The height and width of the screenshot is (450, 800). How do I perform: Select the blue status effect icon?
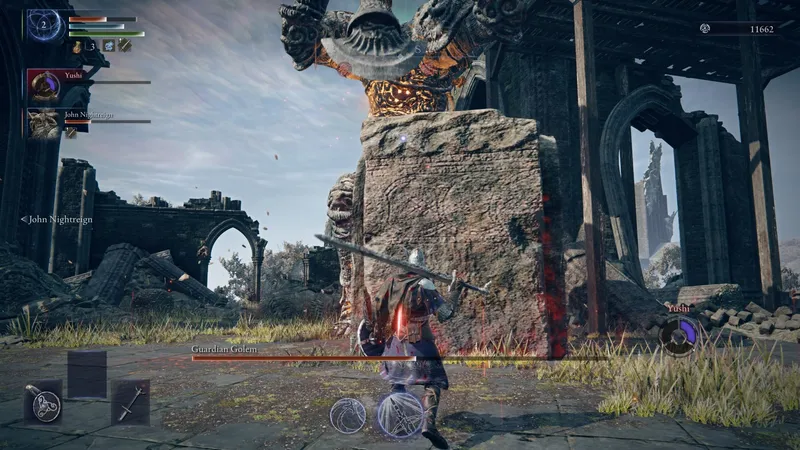(x=108, y=46)
